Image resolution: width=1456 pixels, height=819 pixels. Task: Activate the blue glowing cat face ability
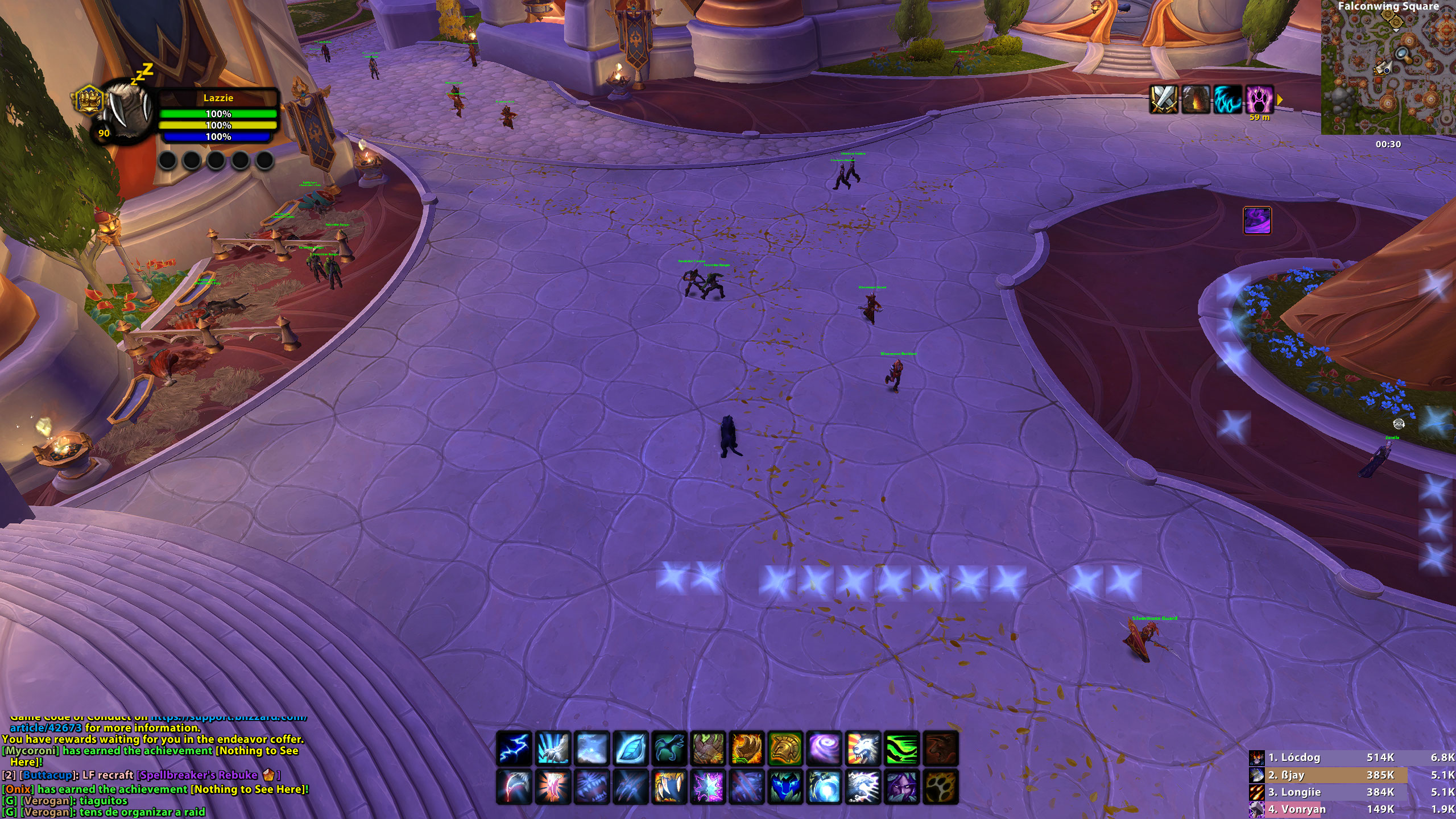pos(785,787)
